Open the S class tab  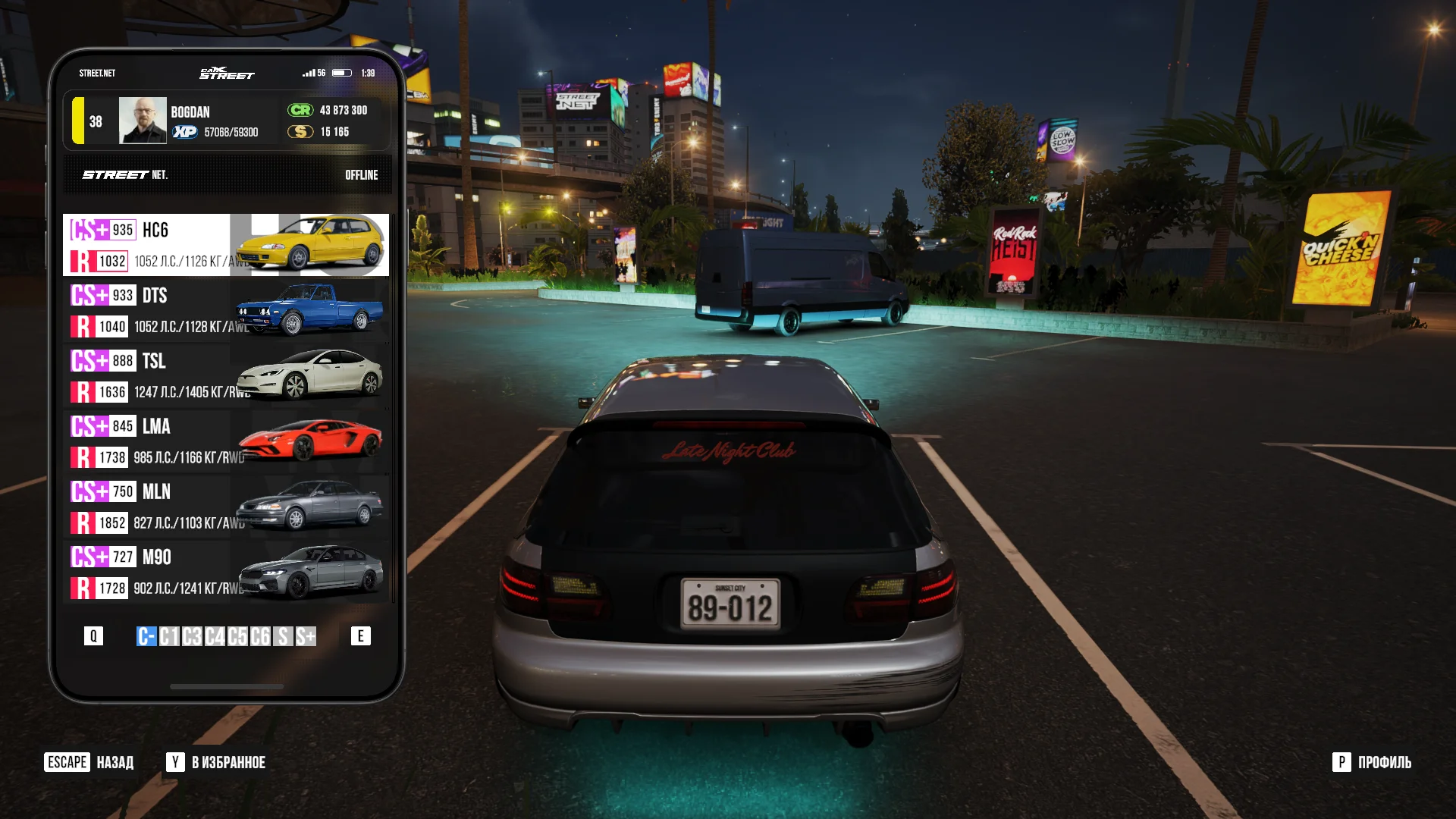283,636
